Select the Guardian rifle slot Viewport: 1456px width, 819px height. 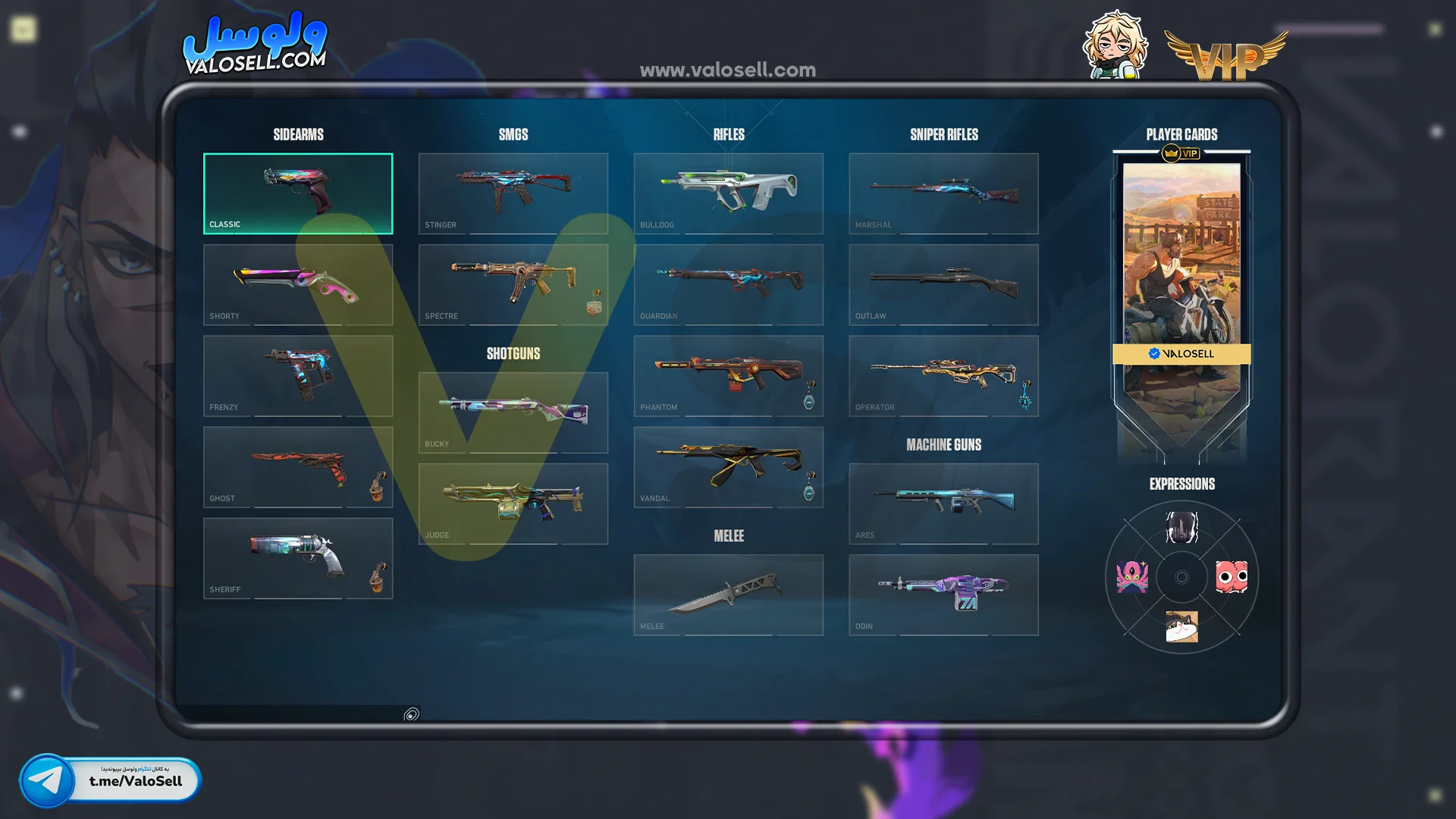tap(729, 284)
